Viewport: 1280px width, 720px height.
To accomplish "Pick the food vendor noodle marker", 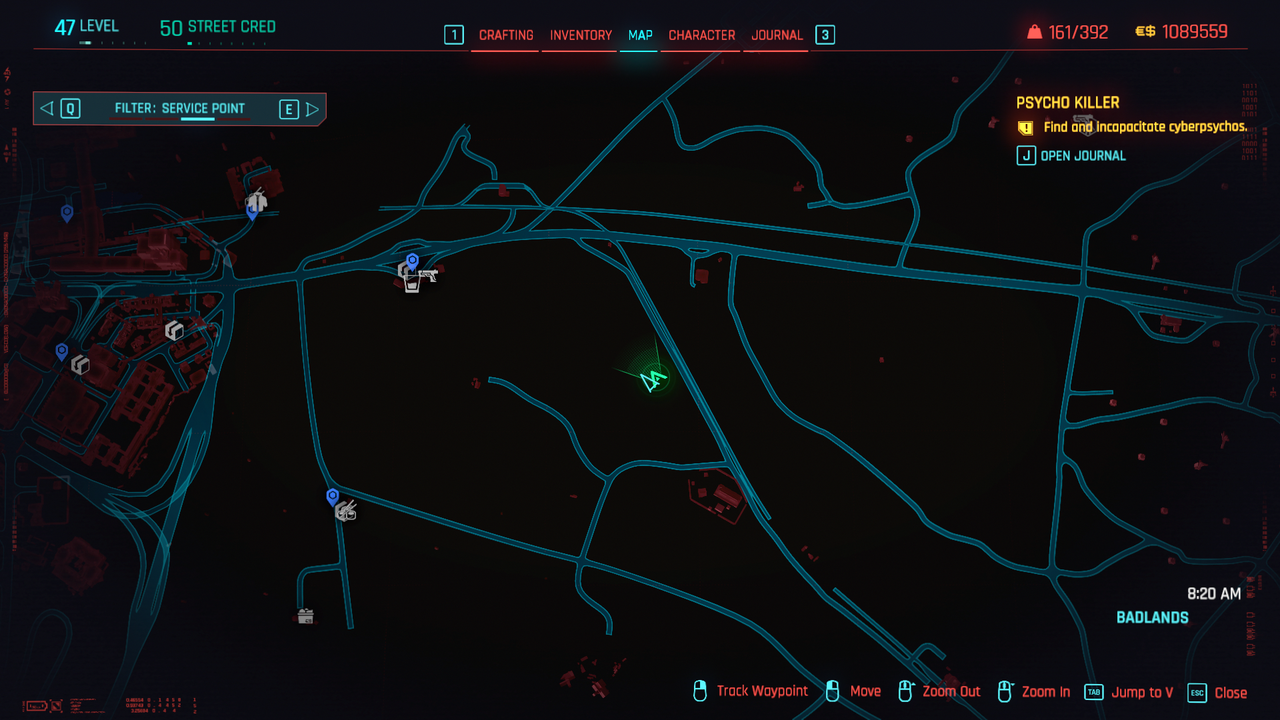I will pos(347,512).
